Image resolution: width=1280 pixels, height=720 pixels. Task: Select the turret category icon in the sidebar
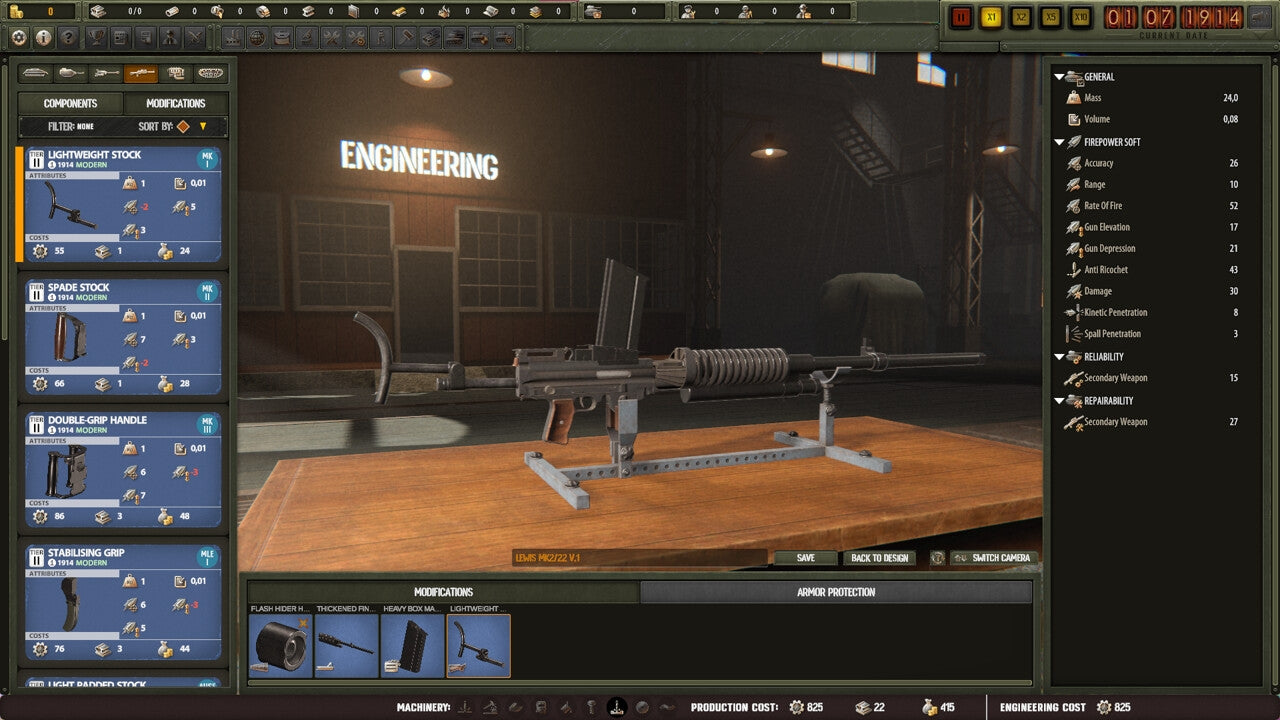pos(70,73)
